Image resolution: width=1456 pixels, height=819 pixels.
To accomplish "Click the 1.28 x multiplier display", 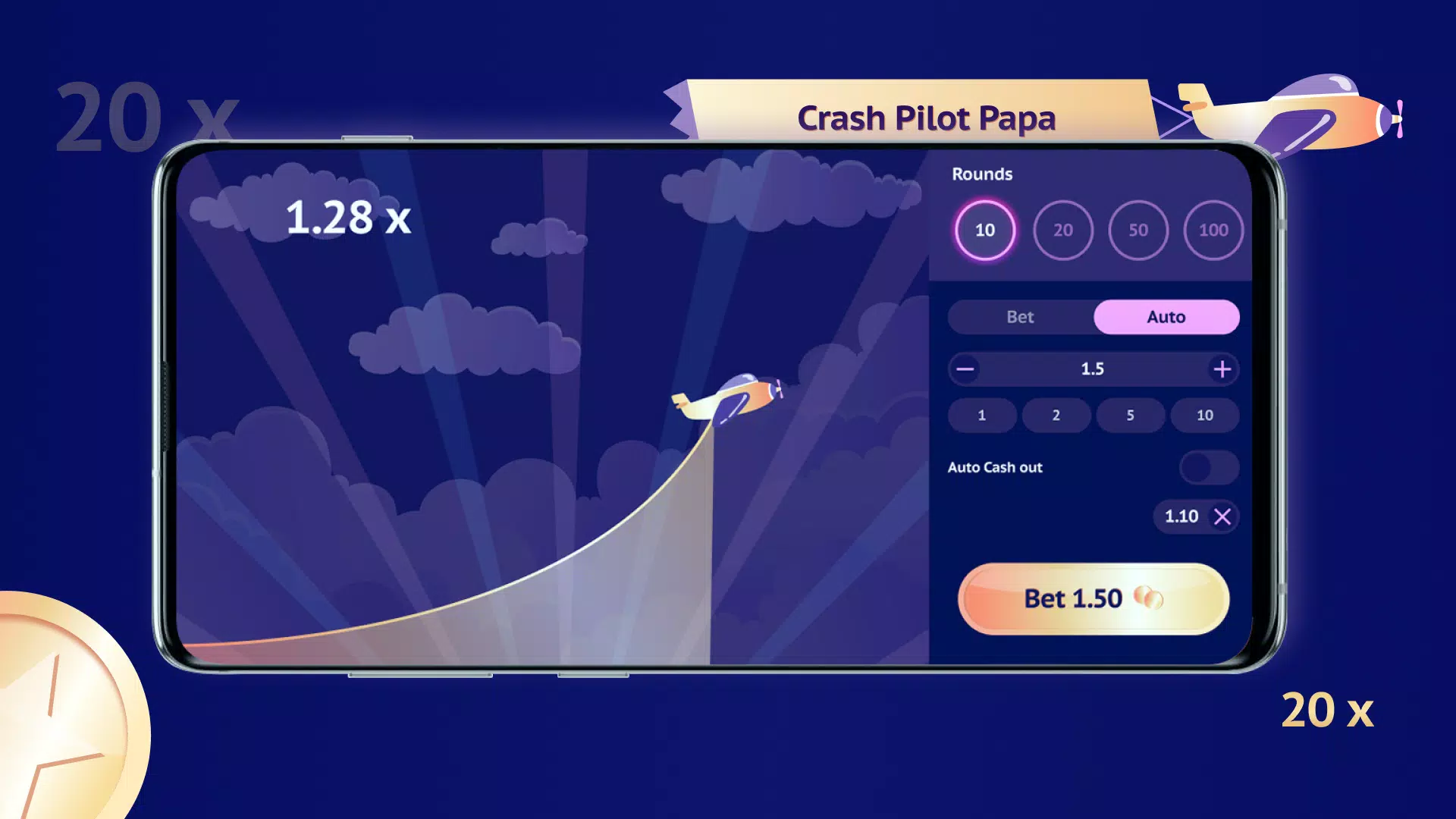I will click(348, 219).
